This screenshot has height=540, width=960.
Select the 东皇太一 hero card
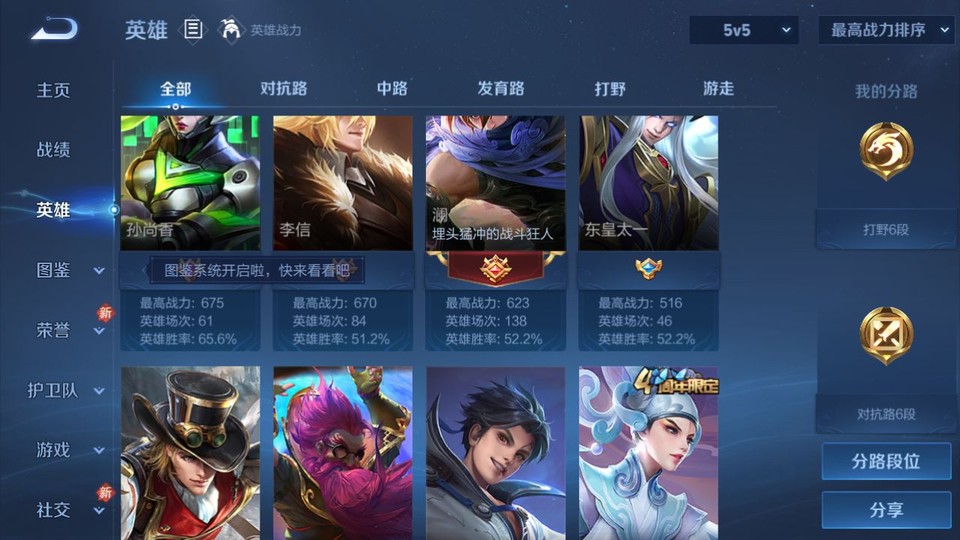click(x=648, y=183)
